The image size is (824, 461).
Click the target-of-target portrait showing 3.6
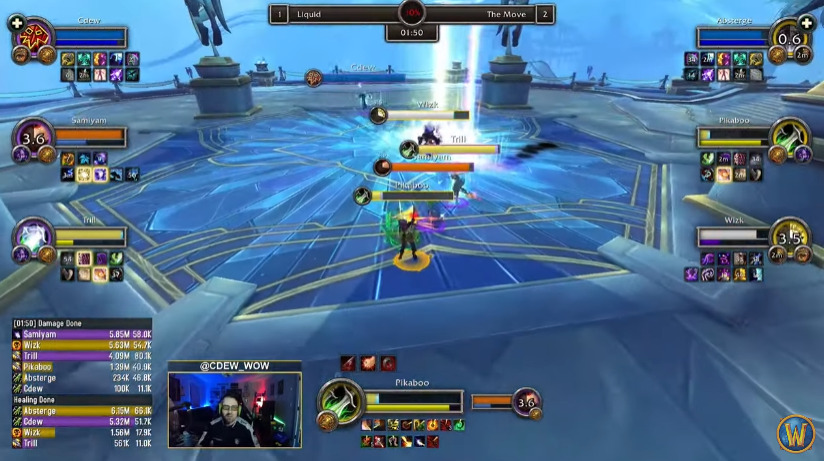point(525,403)
